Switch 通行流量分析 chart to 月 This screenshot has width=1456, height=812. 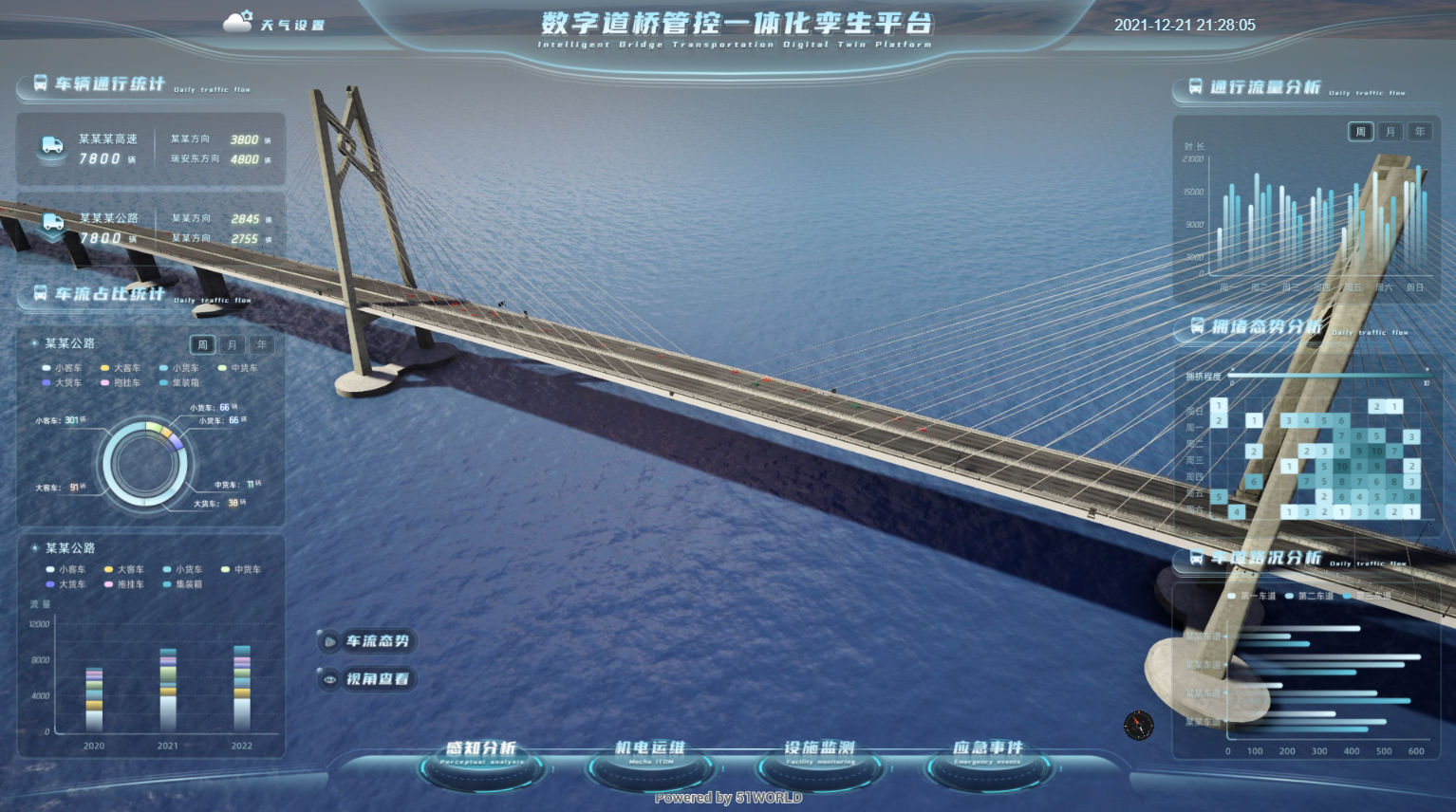point(1390,132)
